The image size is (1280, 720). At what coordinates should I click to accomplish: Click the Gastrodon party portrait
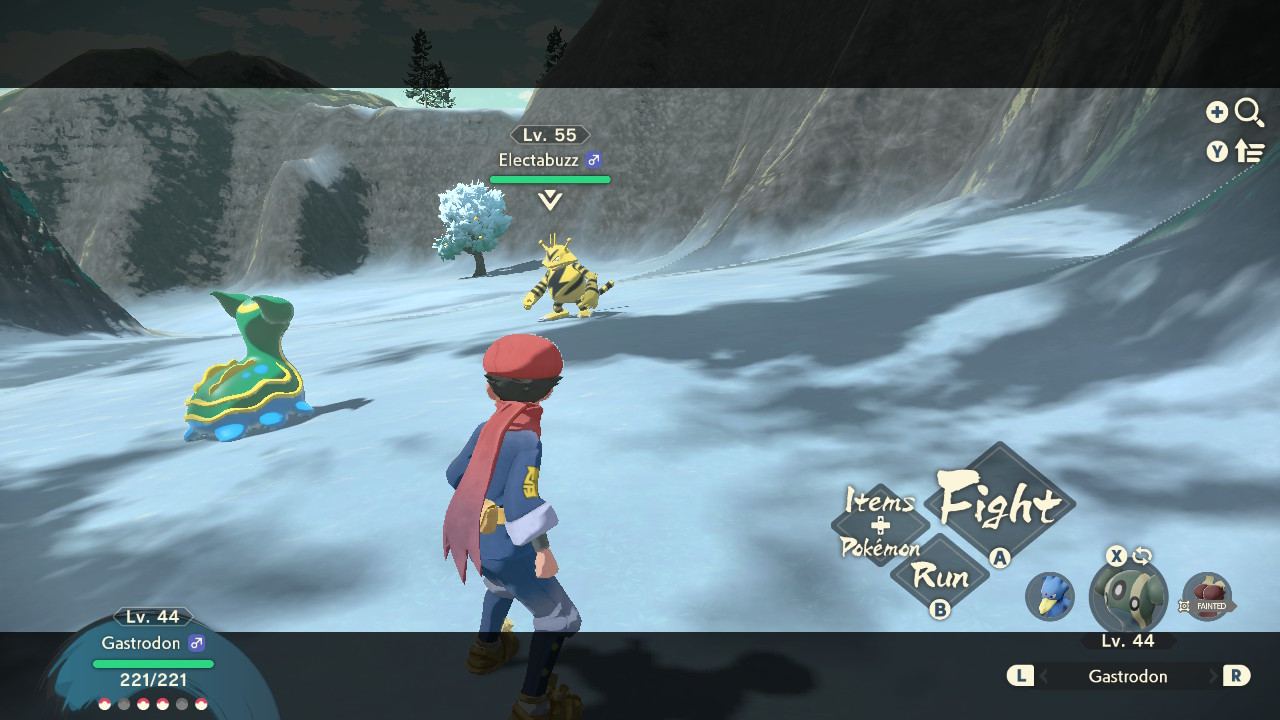(1128, 599)
